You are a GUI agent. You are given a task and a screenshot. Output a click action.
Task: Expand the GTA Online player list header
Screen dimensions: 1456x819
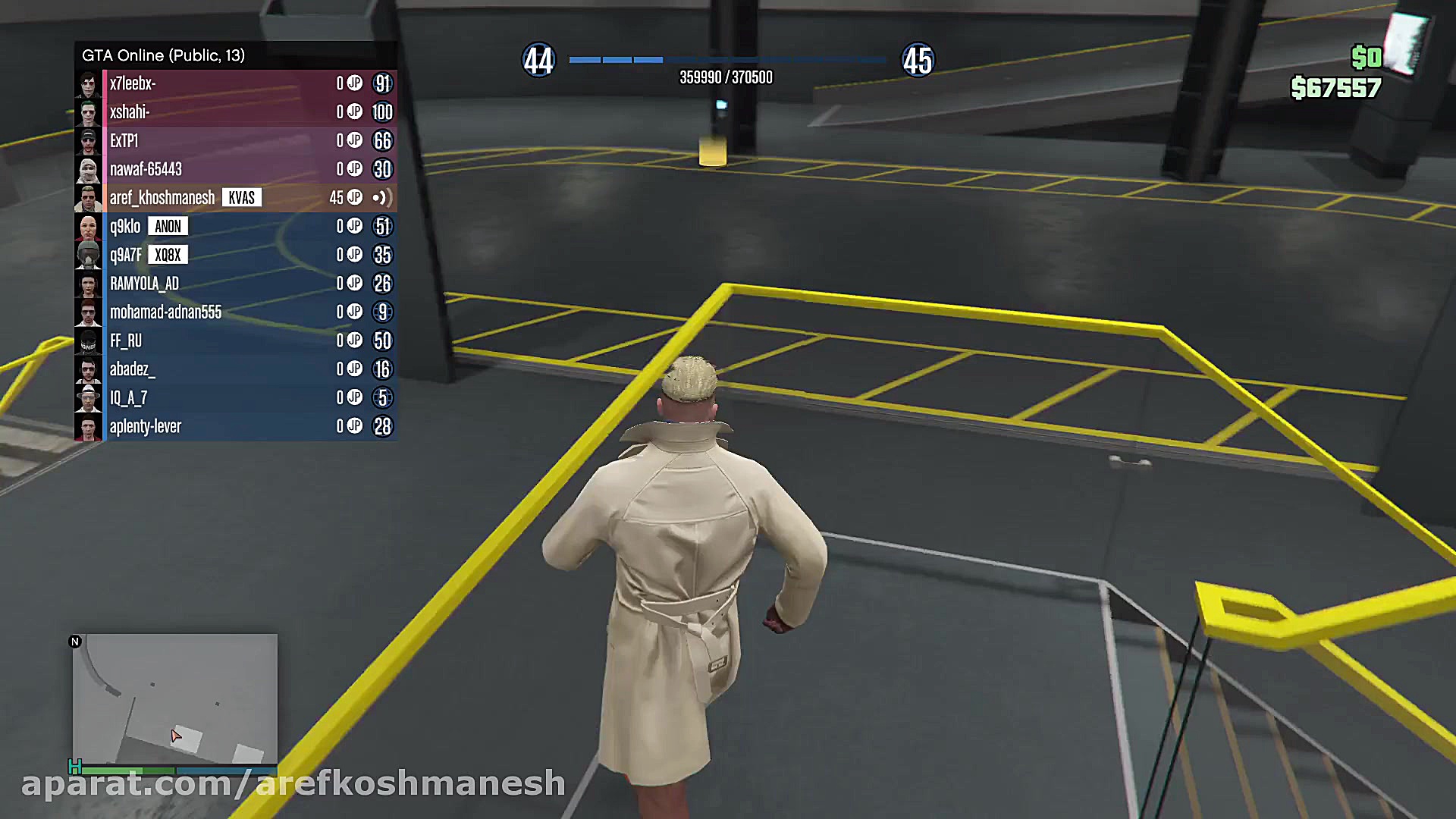164,55
